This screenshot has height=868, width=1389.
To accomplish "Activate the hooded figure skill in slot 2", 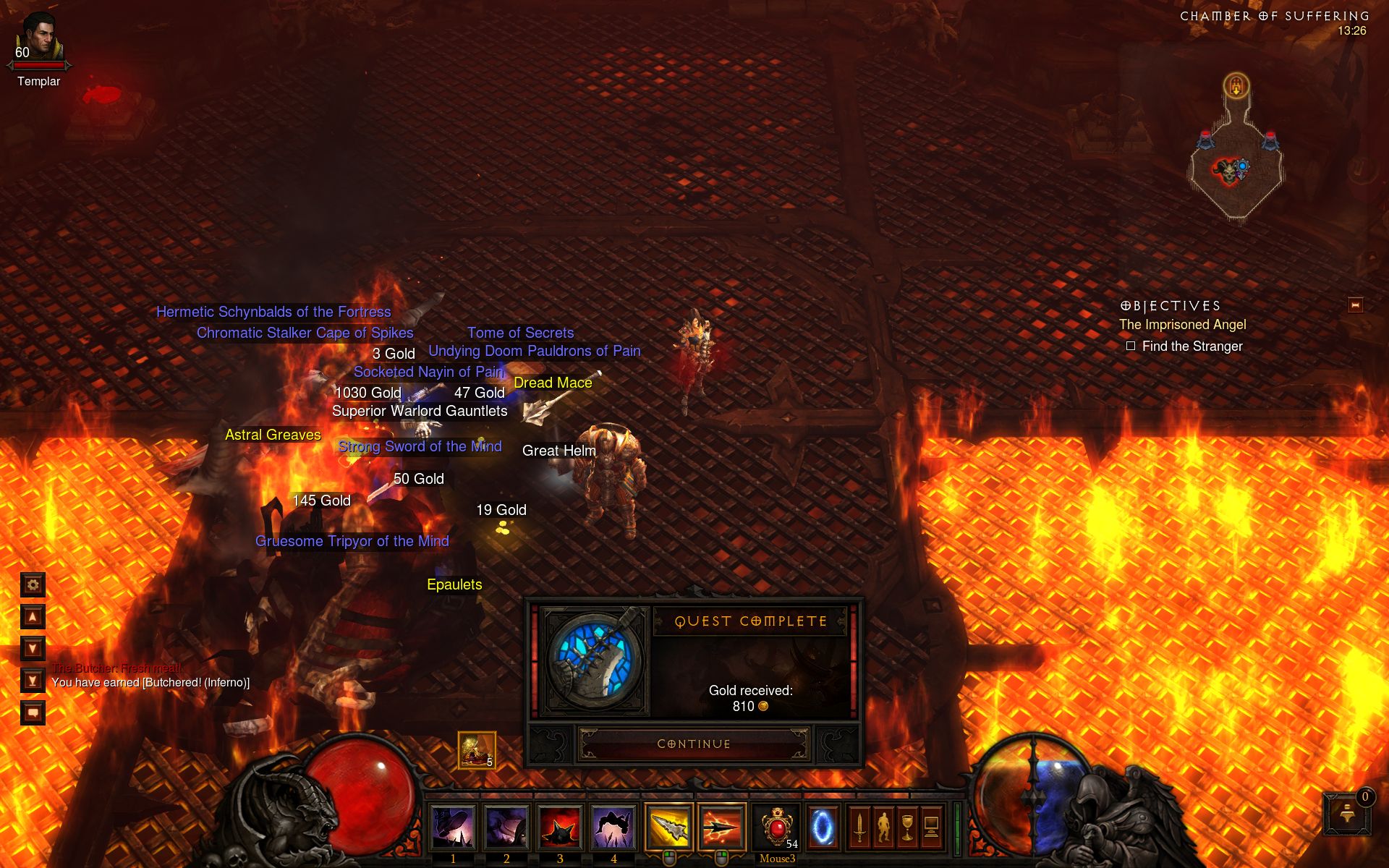I will pyautogui.click(x=506, y=827).
